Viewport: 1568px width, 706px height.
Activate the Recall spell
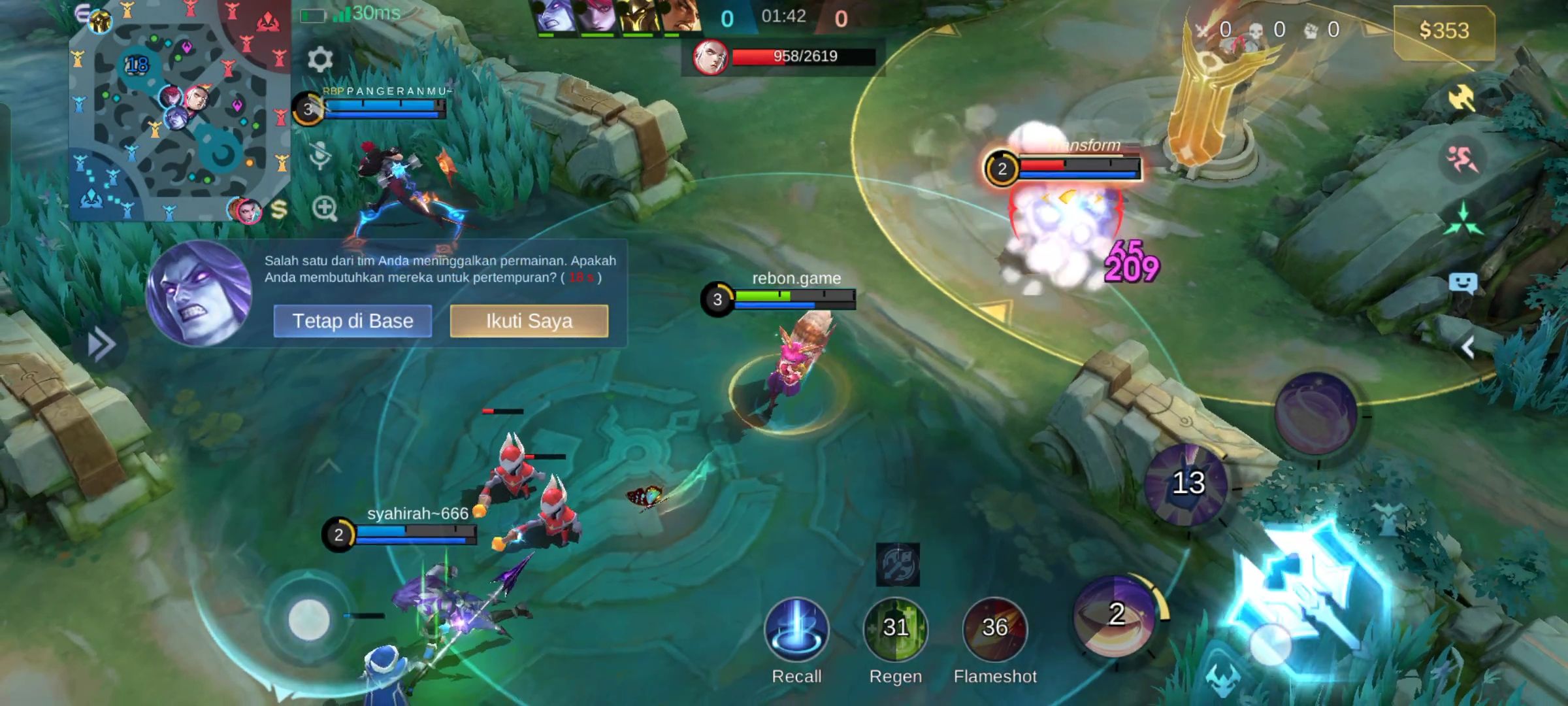[796, 630]
